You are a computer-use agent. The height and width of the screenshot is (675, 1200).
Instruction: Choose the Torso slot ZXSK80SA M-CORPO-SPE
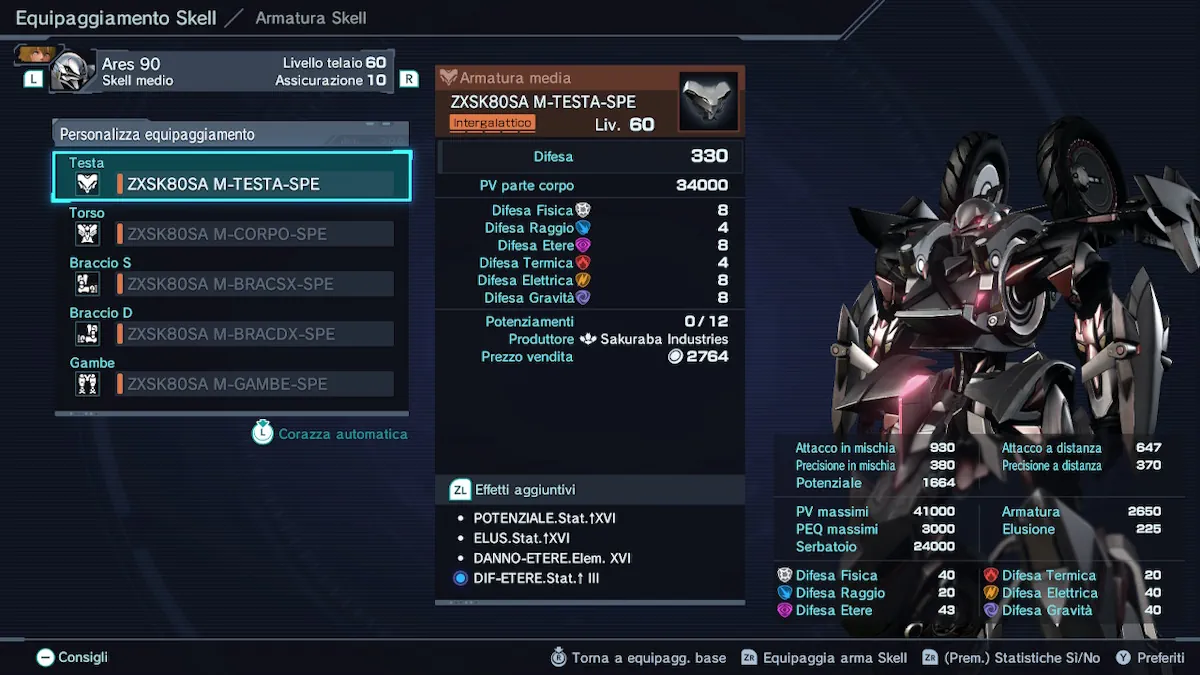click(232, 234)
